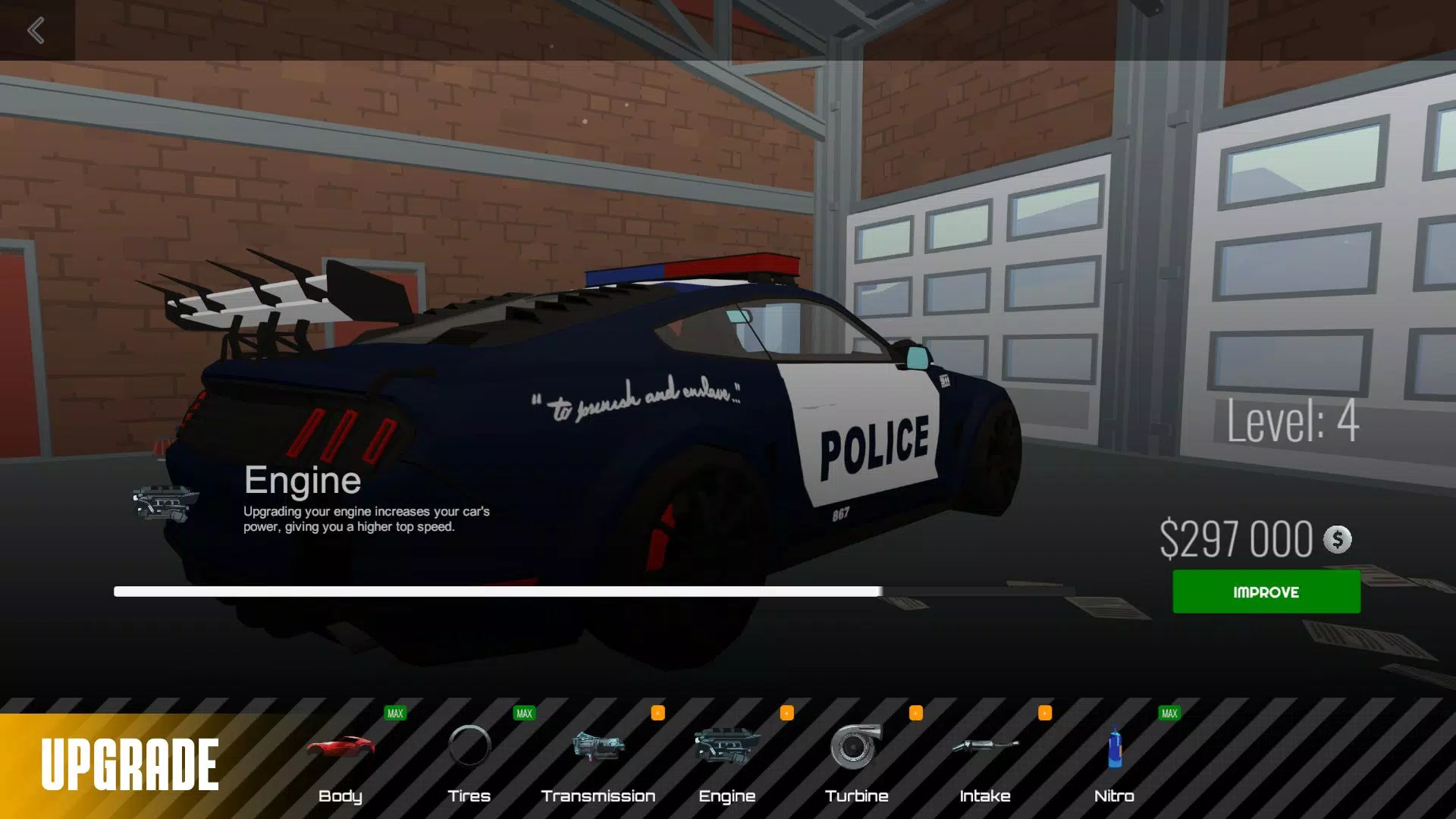1456x819 pixels.
Task: Choose the Engine upgrade category
Action: (727, 762)
